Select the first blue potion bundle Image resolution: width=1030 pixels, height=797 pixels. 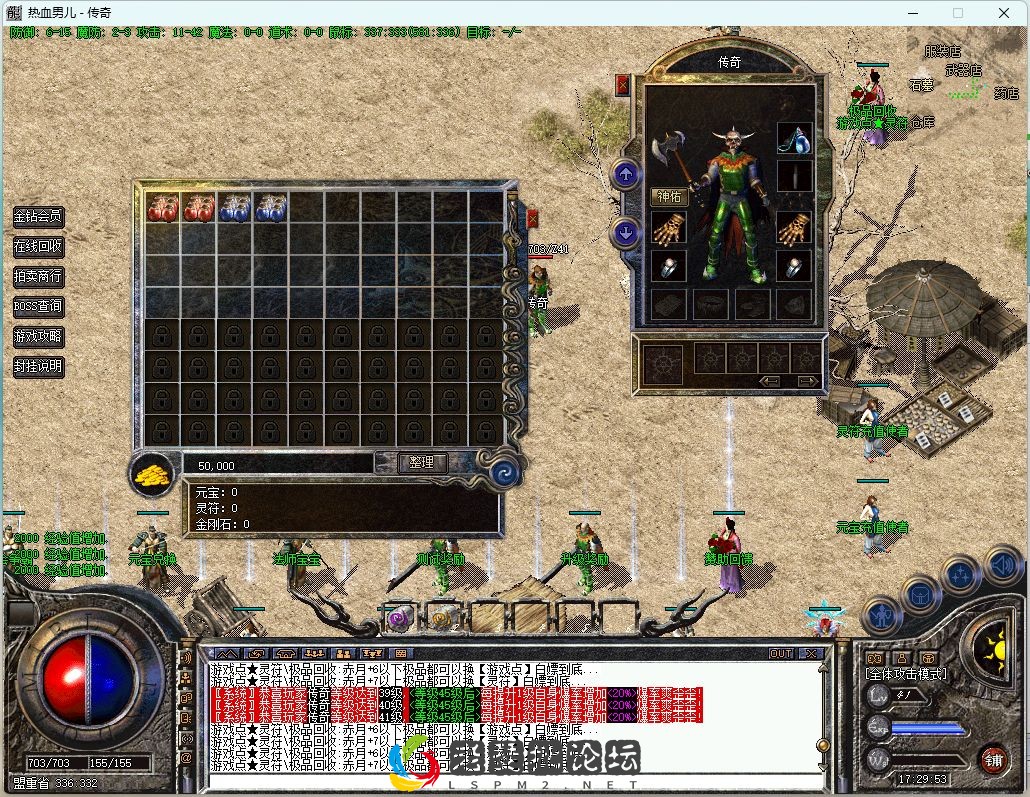click(x=235, y=208)
